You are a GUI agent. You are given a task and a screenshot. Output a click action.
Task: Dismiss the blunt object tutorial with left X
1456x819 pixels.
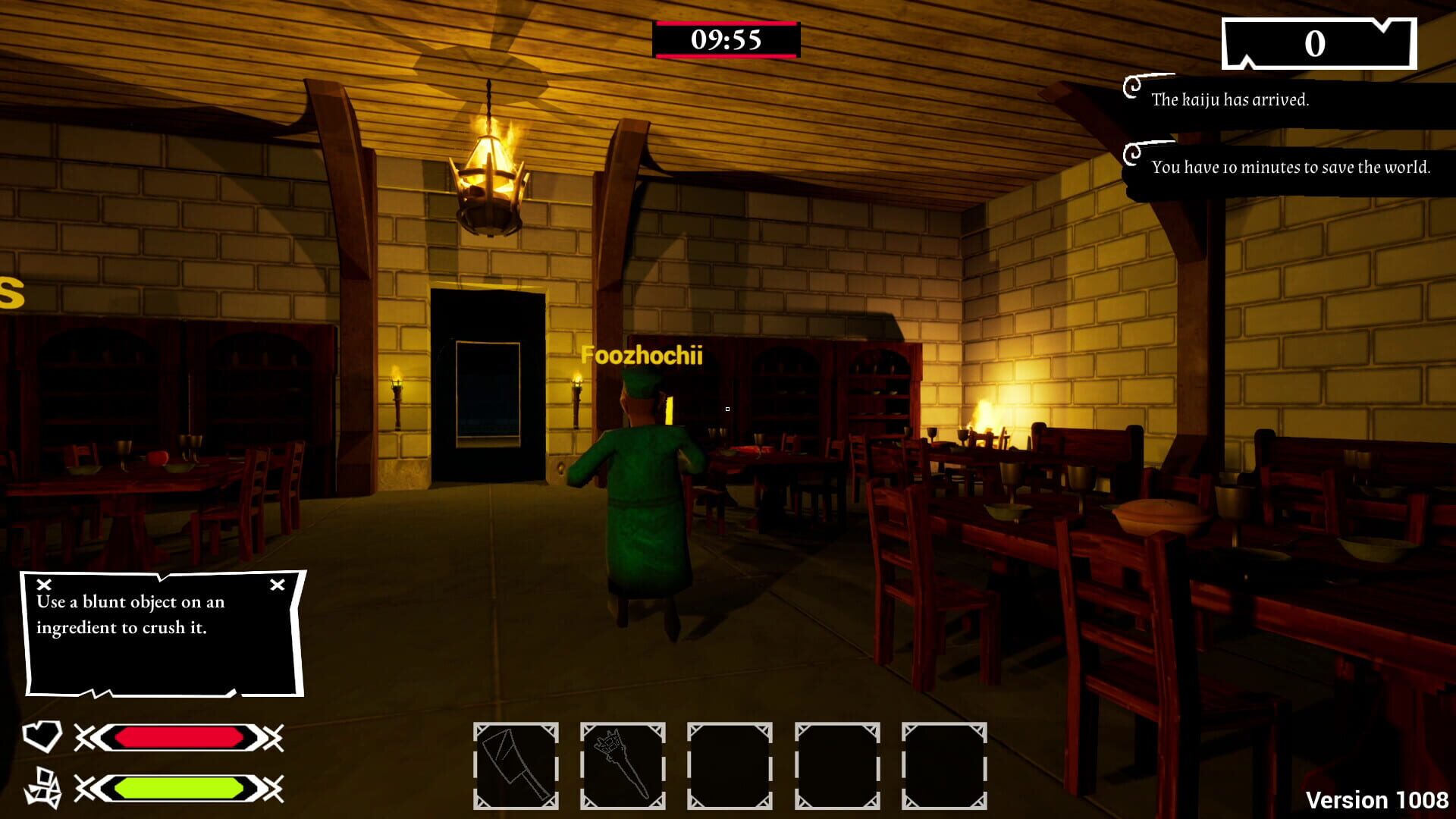45,585
